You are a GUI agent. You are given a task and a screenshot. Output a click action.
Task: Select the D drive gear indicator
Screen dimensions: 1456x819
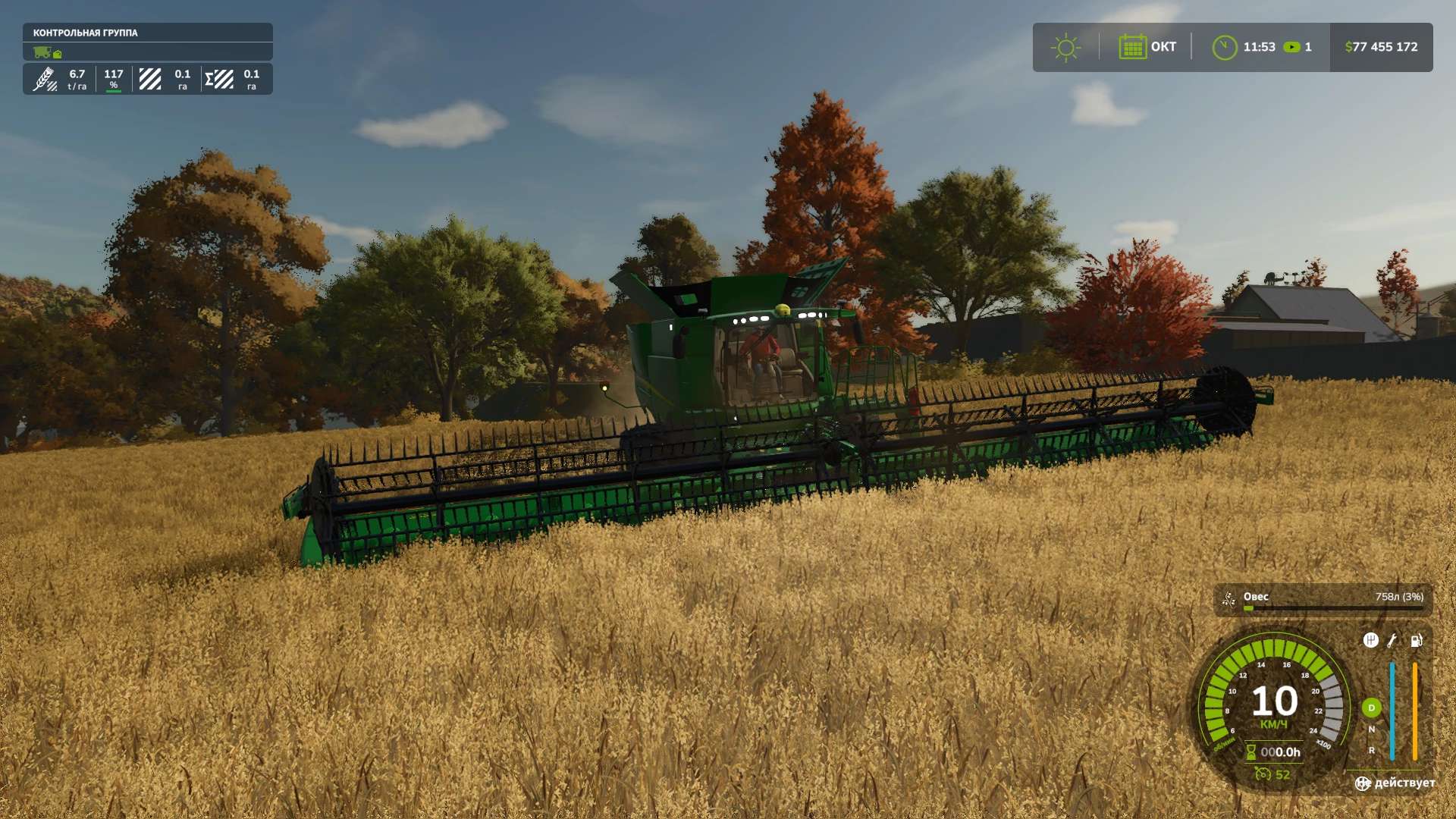(x=1371, y=708)
